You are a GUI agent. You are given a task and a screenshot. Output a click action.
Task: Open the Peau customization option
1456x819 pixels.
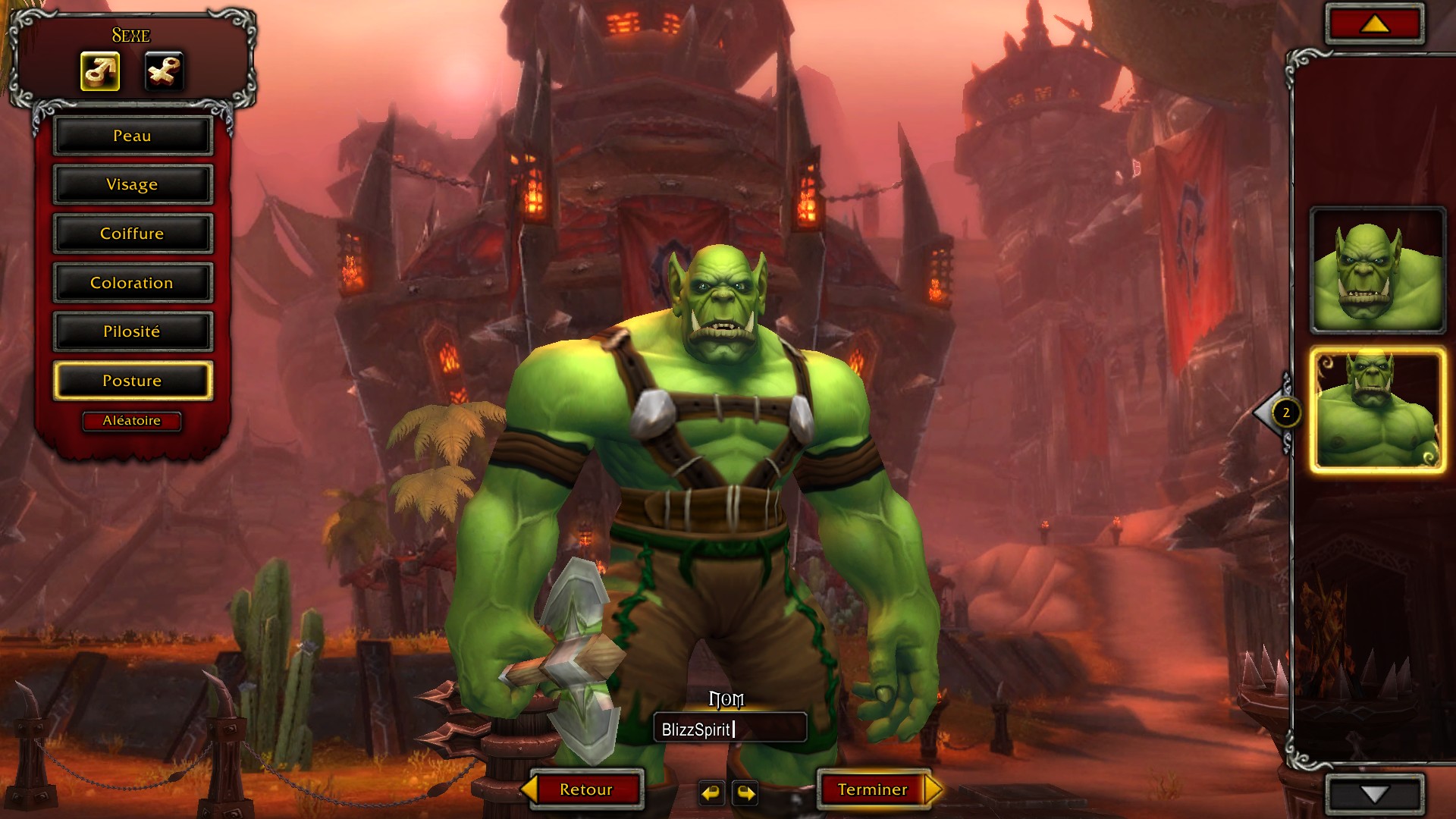132,136
